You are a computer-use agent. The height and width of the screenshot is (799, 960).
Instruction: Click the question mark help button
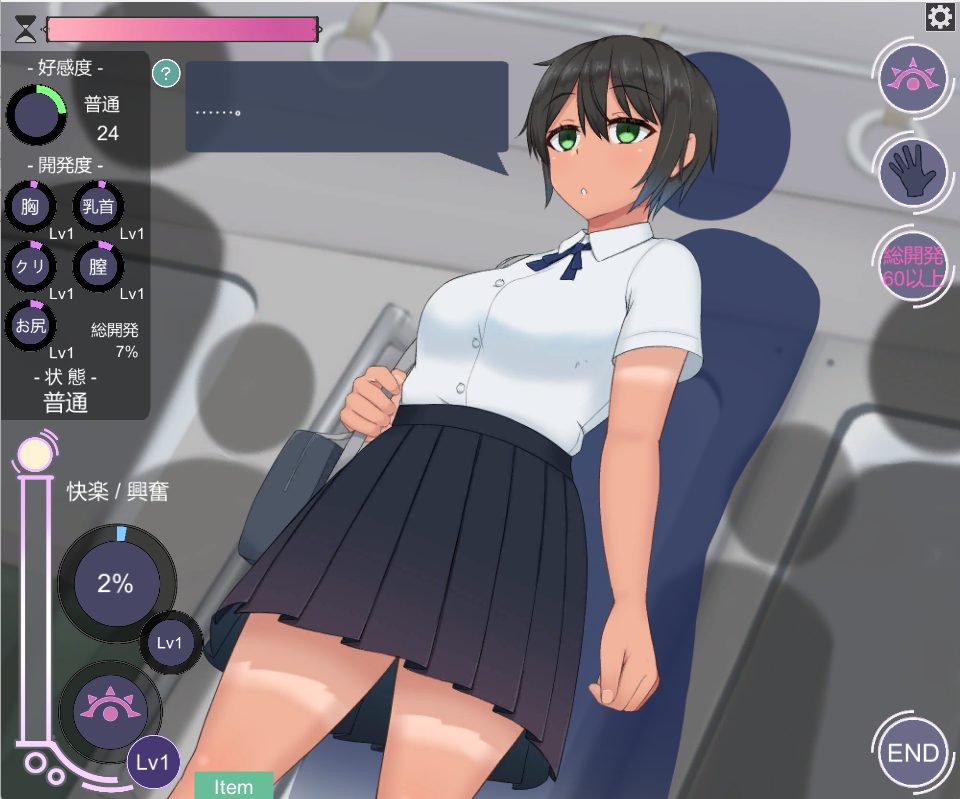pyautogui.click(x=166, y=73)
